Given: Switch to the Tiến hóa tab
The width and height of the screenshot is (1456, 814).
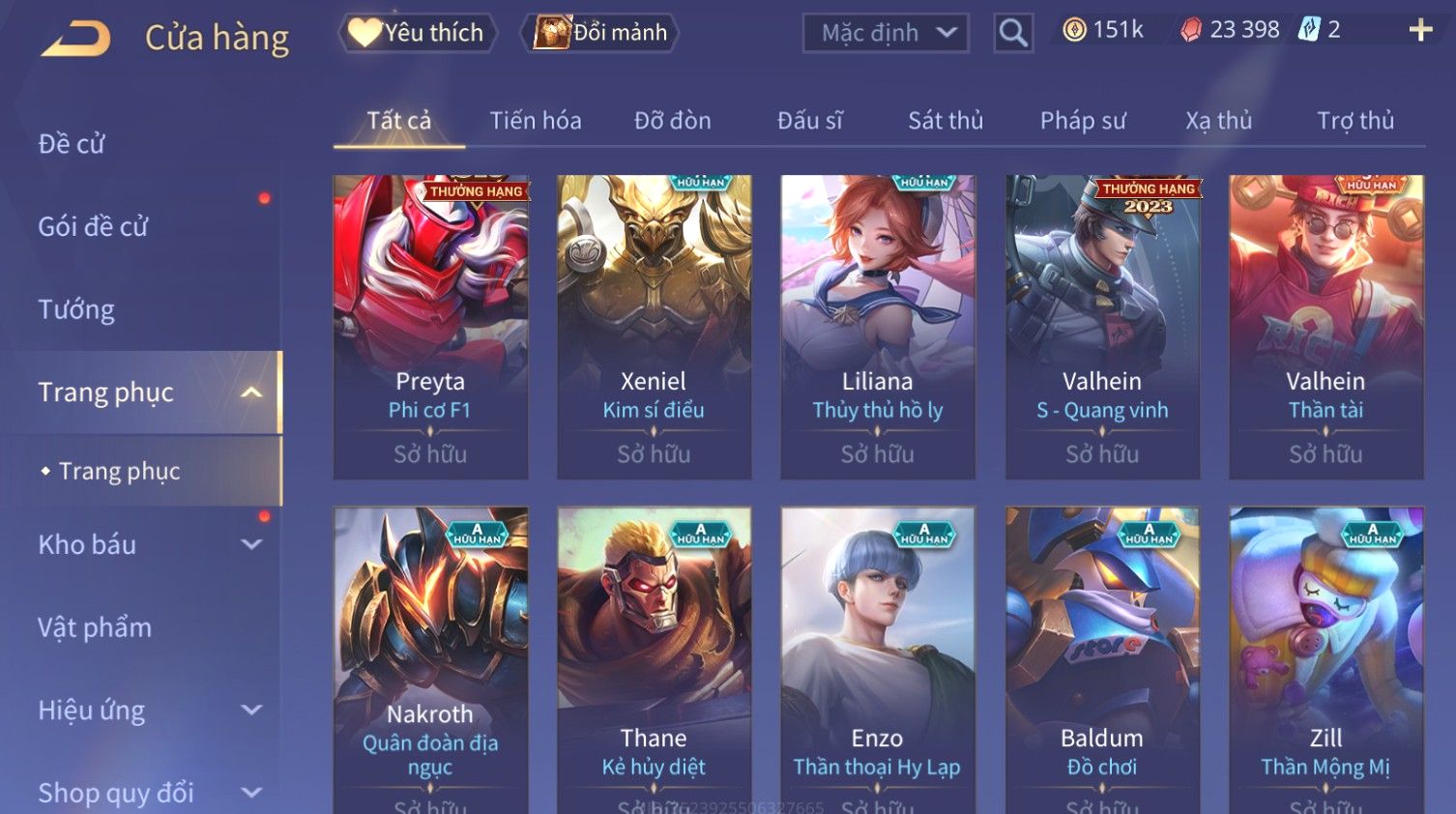Looking at the screenshot, I should [535, 121].
